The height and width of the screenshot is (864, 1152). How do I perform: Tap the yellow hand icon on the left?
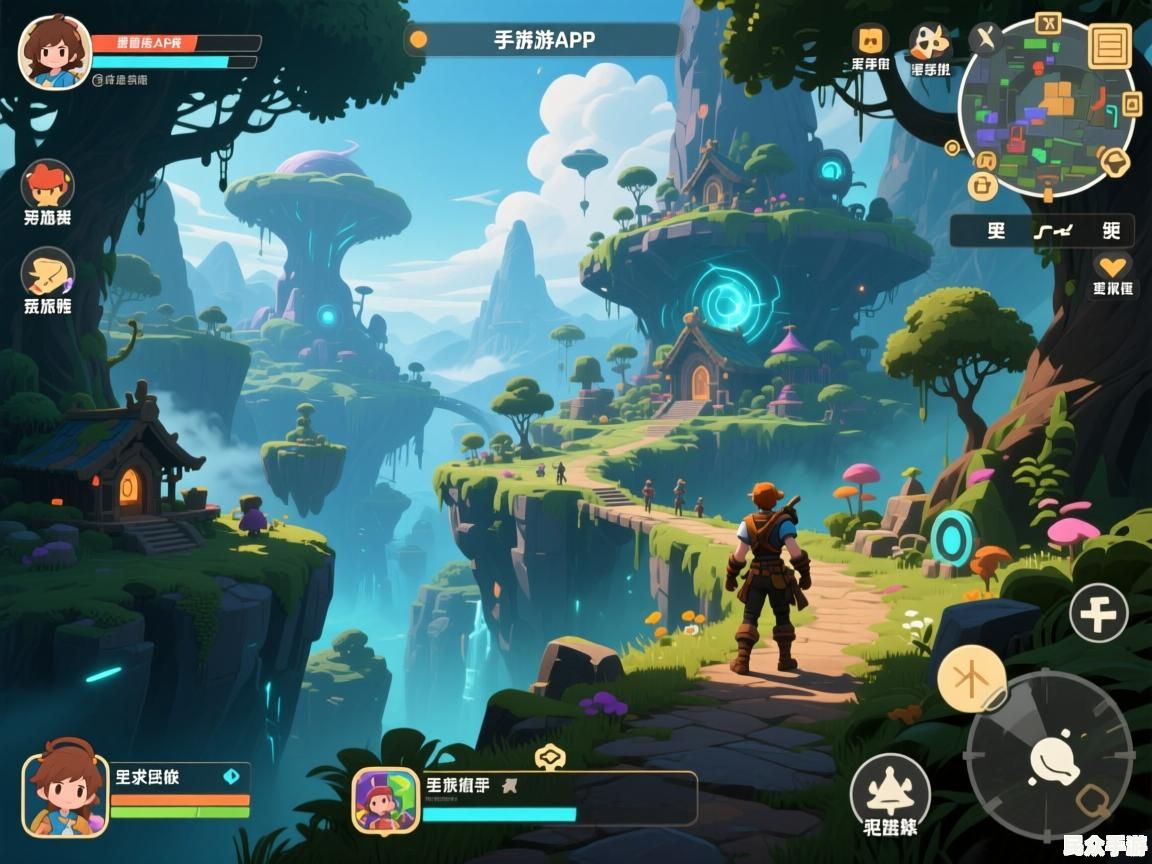(x=47, y=273)
